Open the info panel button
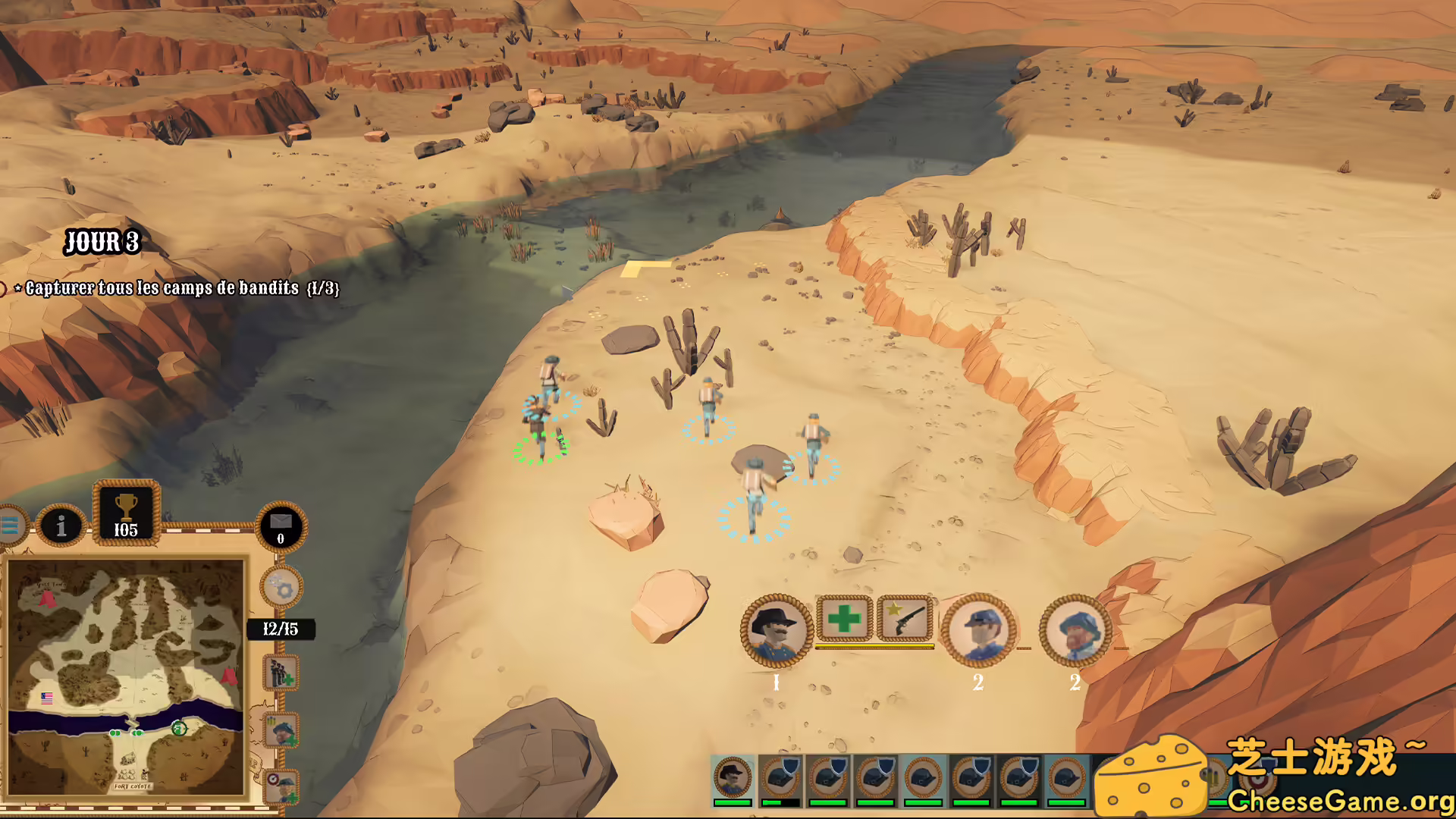The height and width of the screenshot is (819, 1456). (x=61, y=526)
